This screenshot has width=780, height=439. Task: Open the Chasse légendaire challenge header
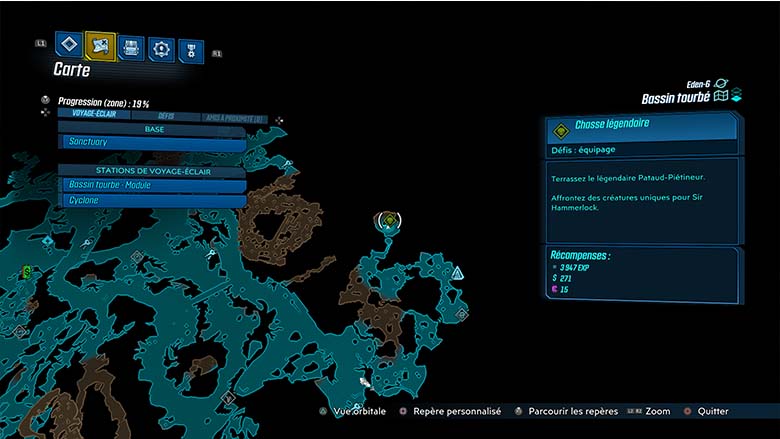coord(640,127)
